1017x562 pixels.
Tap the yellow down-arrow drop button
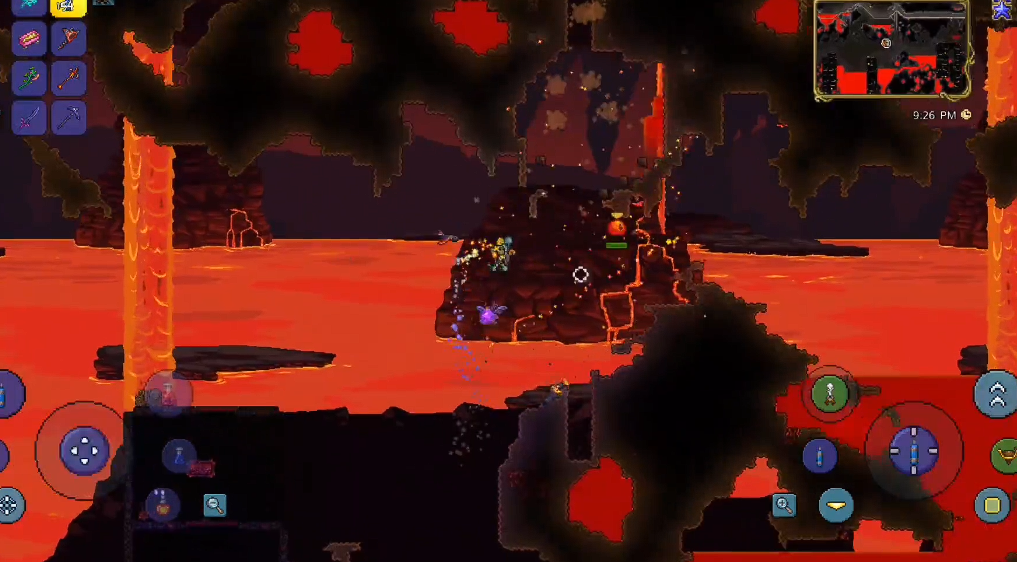coord(837,505)
